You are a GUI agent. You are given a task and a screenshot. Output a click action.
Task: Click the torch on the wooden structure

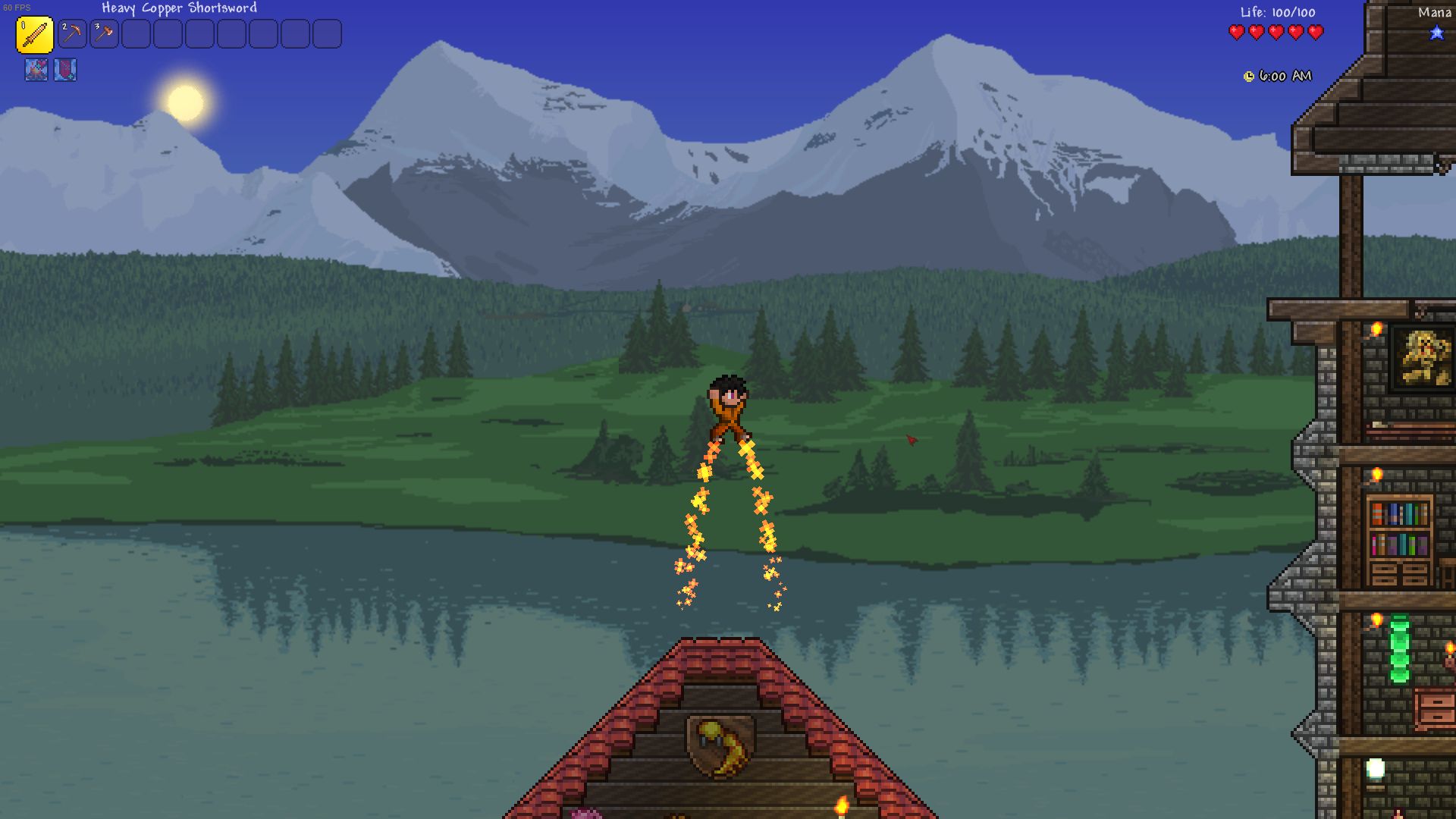tap(1376, 330)
